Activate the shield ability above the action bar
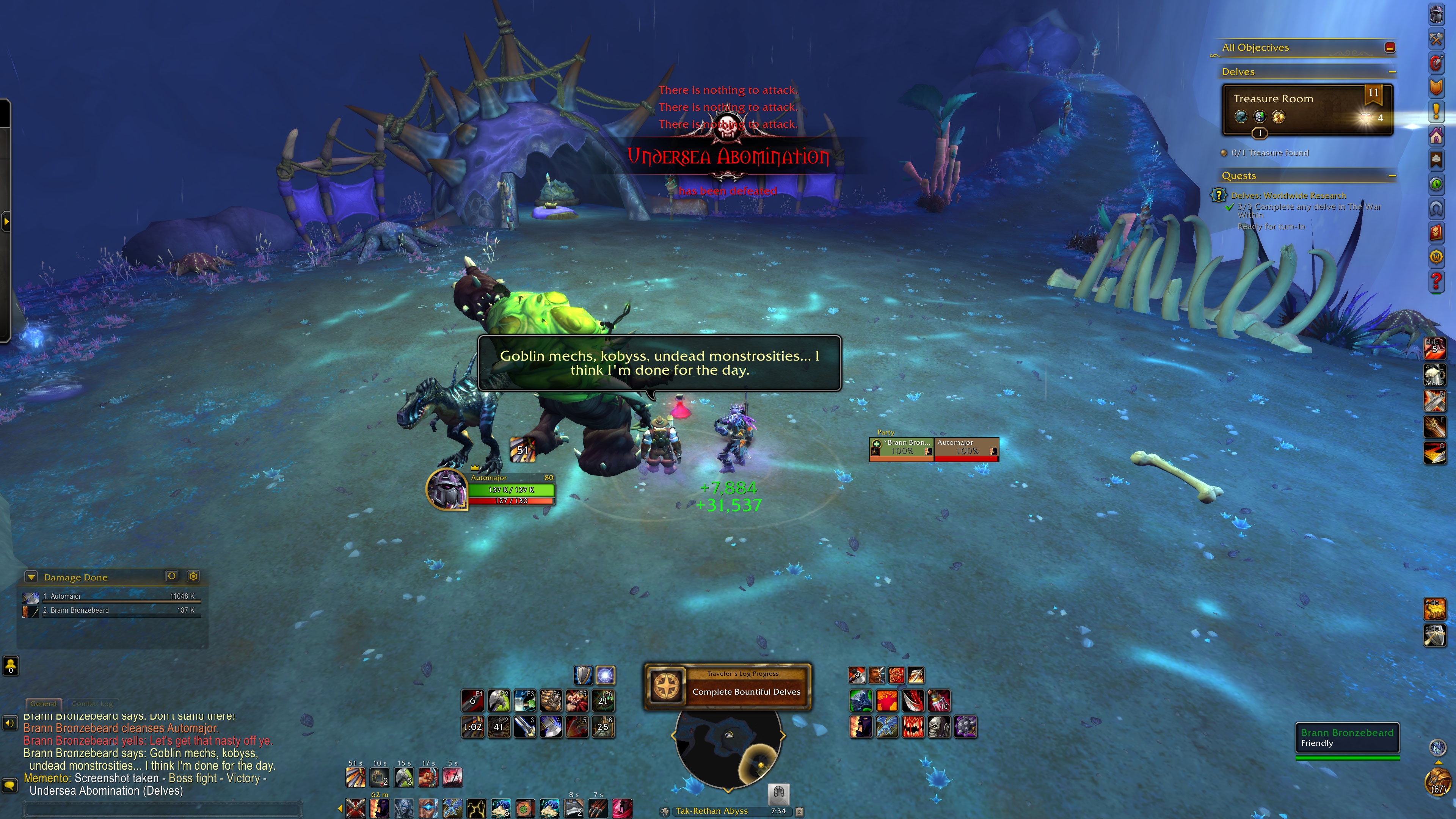This screenshot has width=1456, height=819. click(x=583, y=675)
